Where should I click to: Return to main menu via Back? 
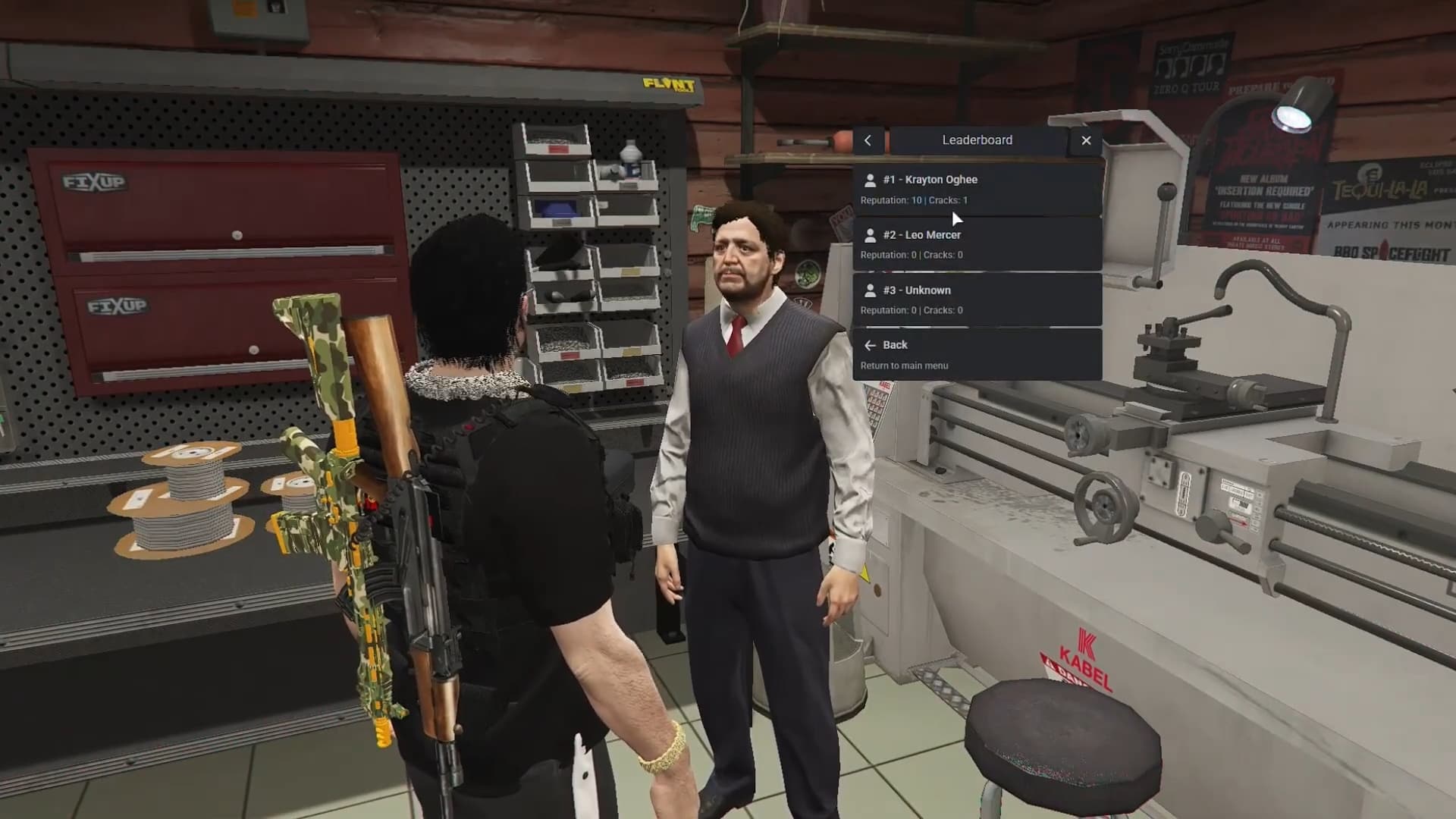(x=977, y=354)
